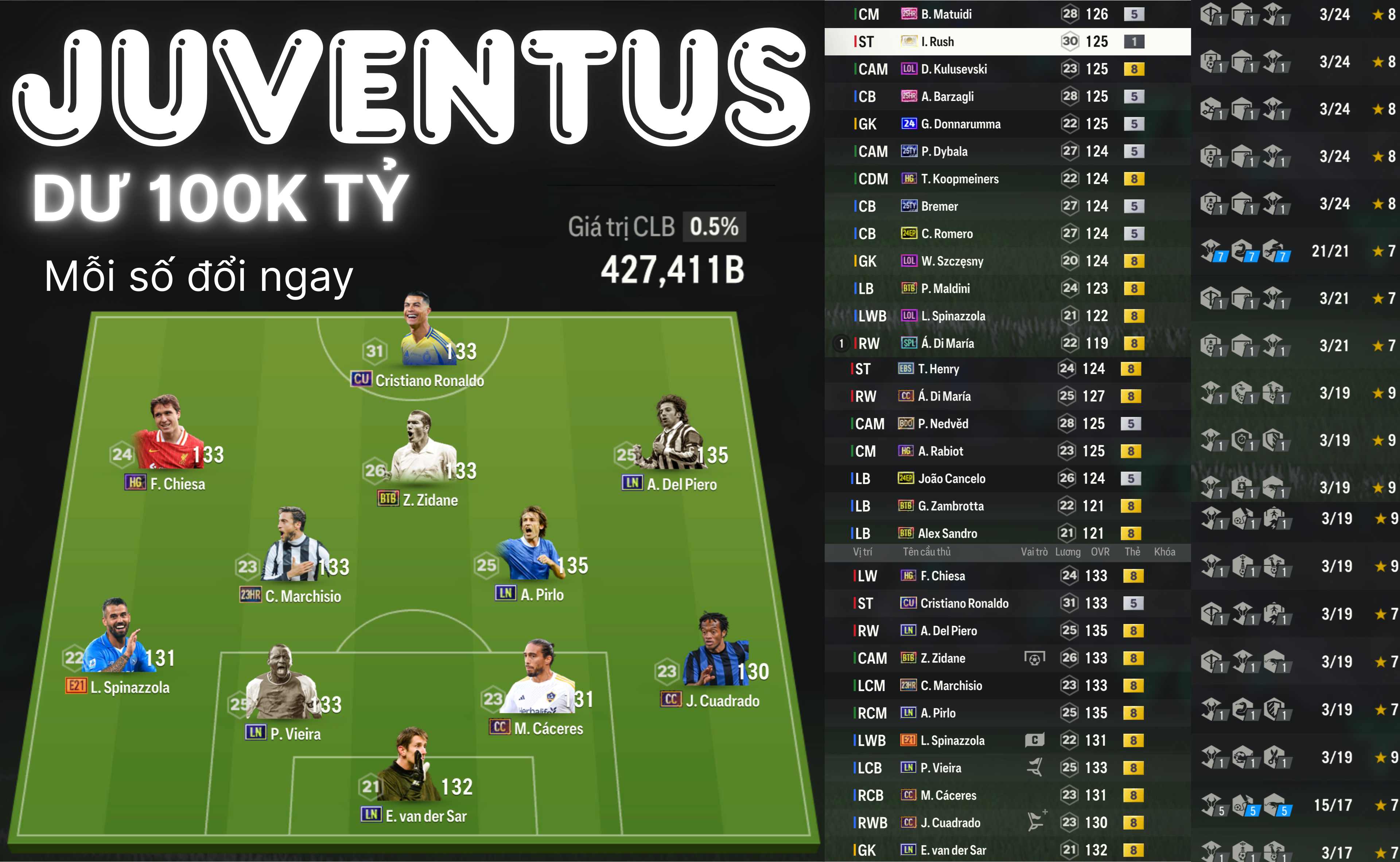Click the B. Matuidi midfielder row
The width and height of the screenshot is (1400, 862).
[1007, 14]
